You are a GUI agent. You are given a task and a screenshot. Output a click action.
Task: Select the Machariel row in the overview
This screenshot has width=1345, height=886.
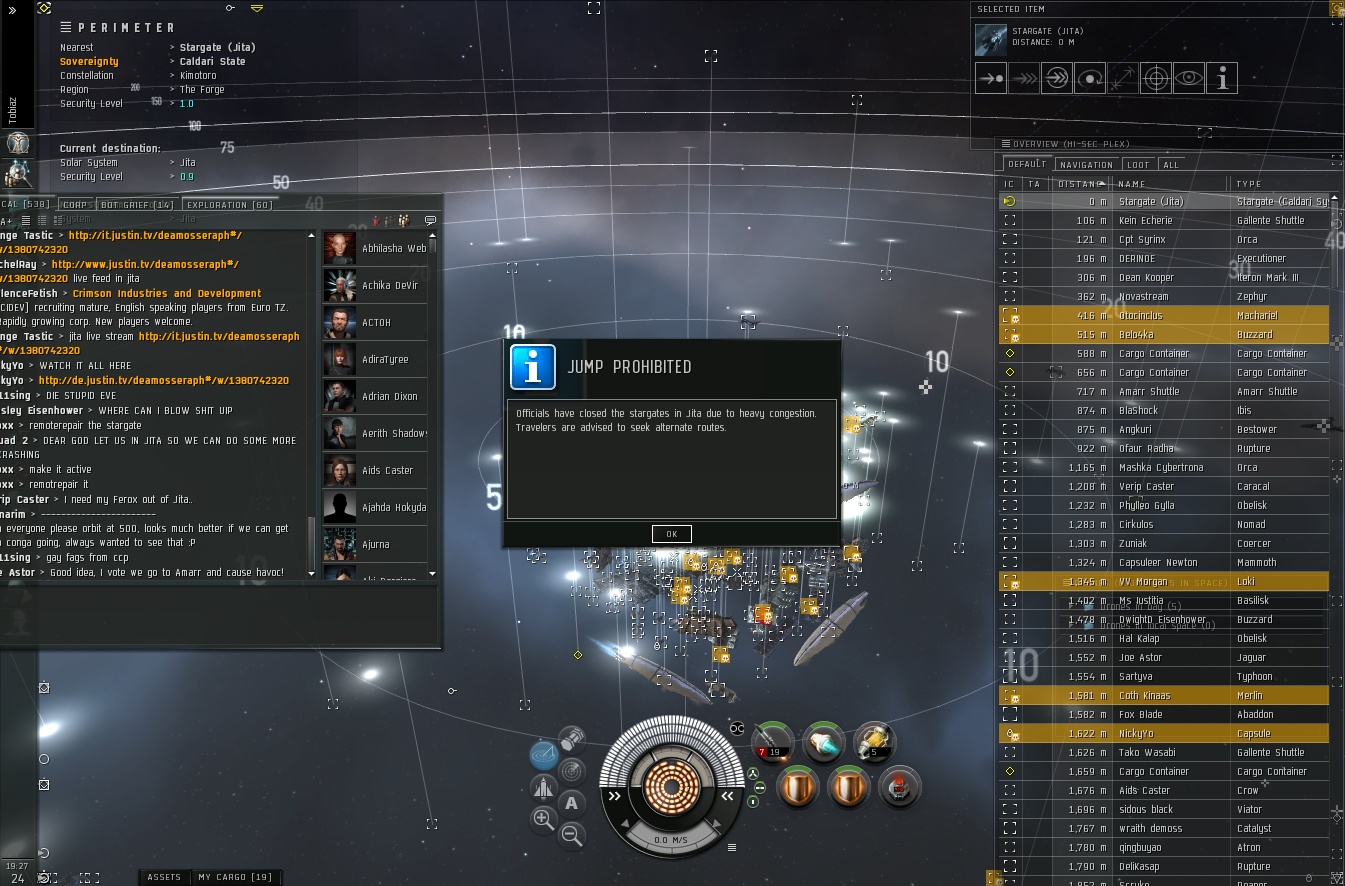click(1170, 316)
